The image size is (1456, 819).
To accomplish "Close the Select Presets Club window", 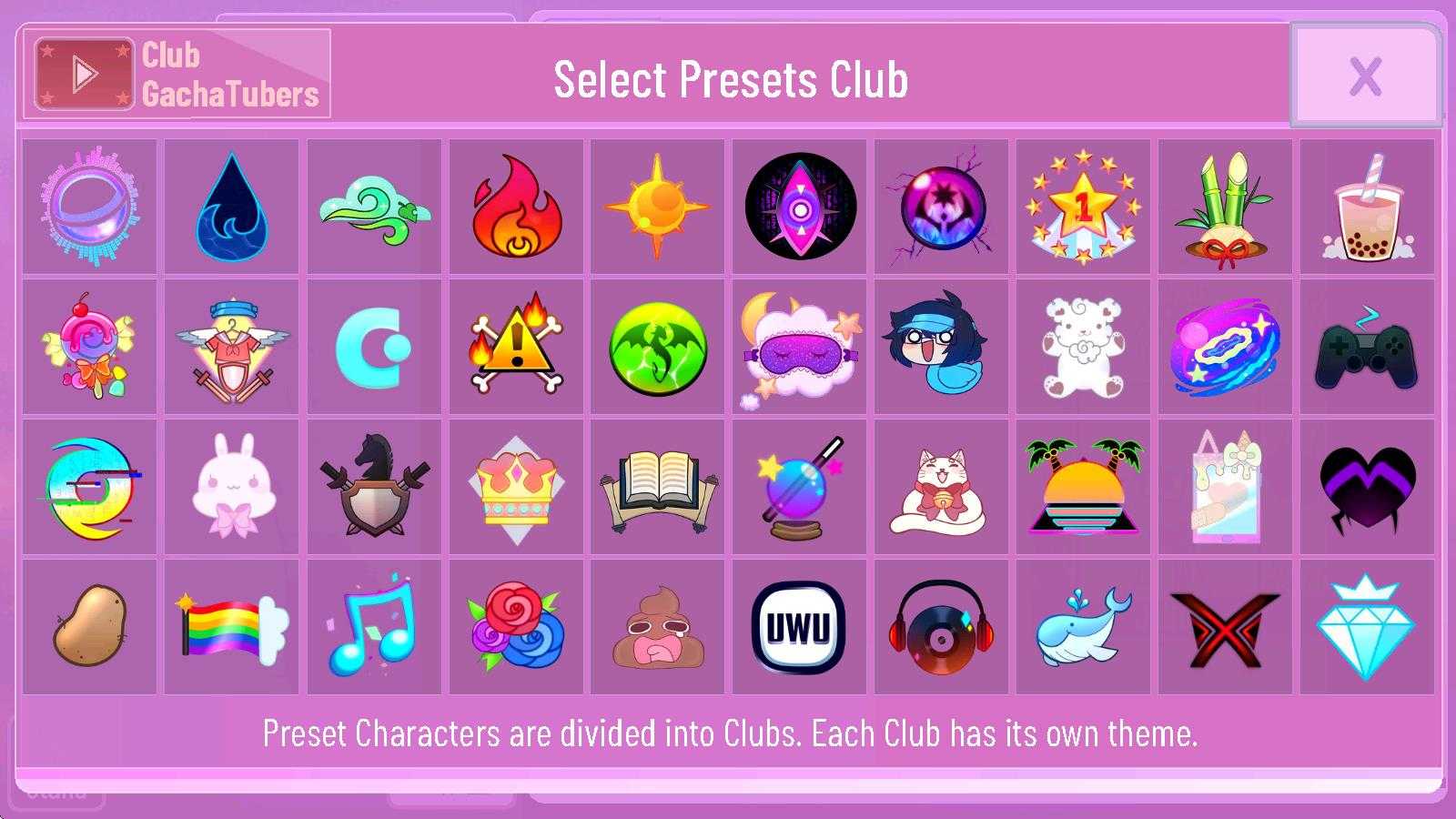I will [x=1365, y=76].
